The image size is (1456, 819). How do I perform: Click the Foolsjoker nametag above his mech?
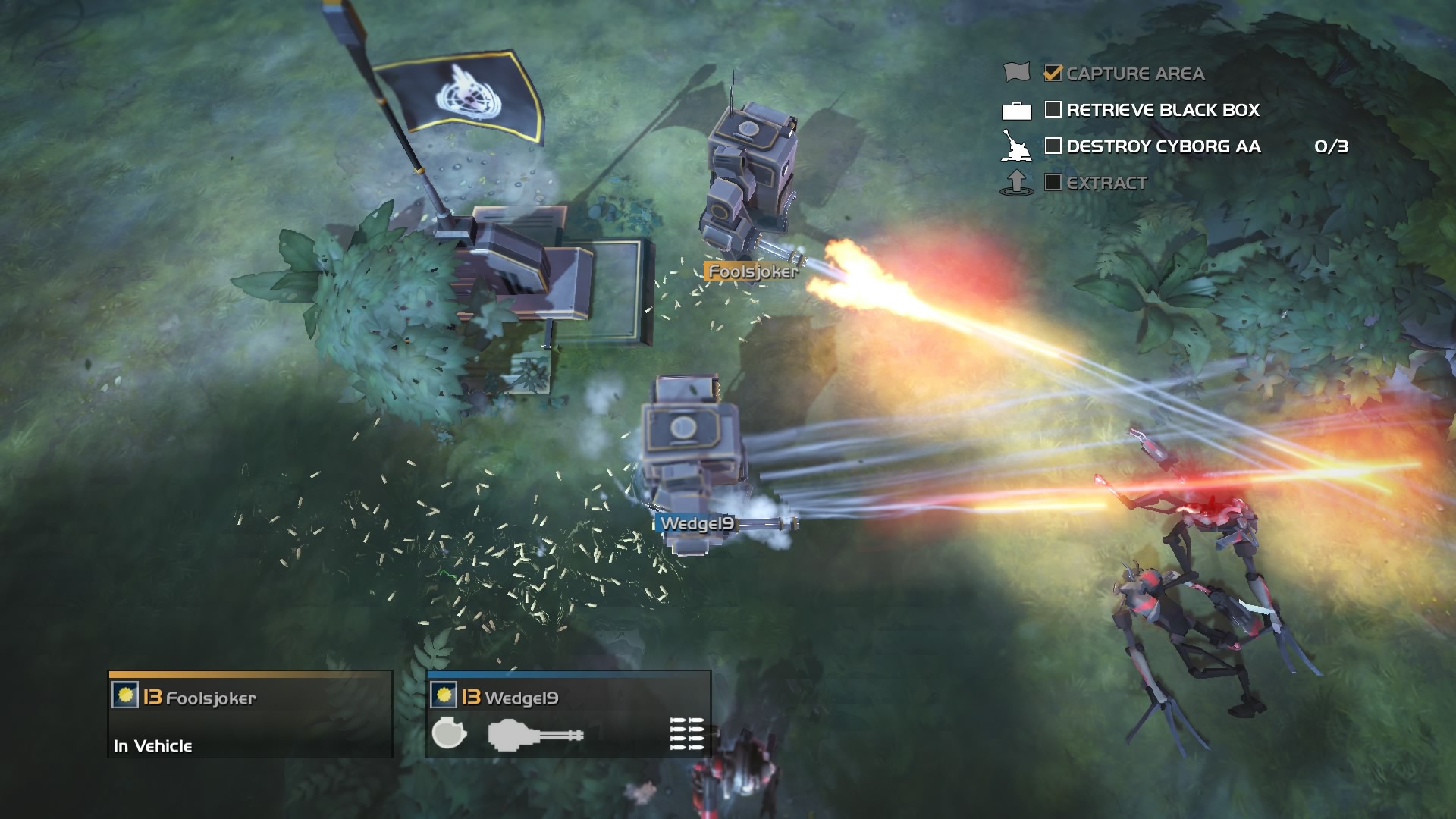click(753, 270)
